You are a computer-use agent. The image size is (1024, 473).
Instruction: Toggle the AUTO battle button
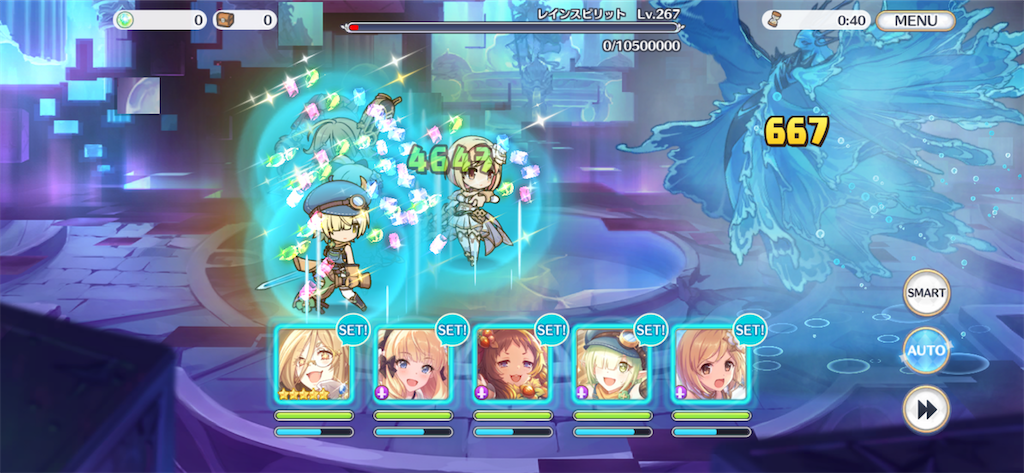point(926,350)
